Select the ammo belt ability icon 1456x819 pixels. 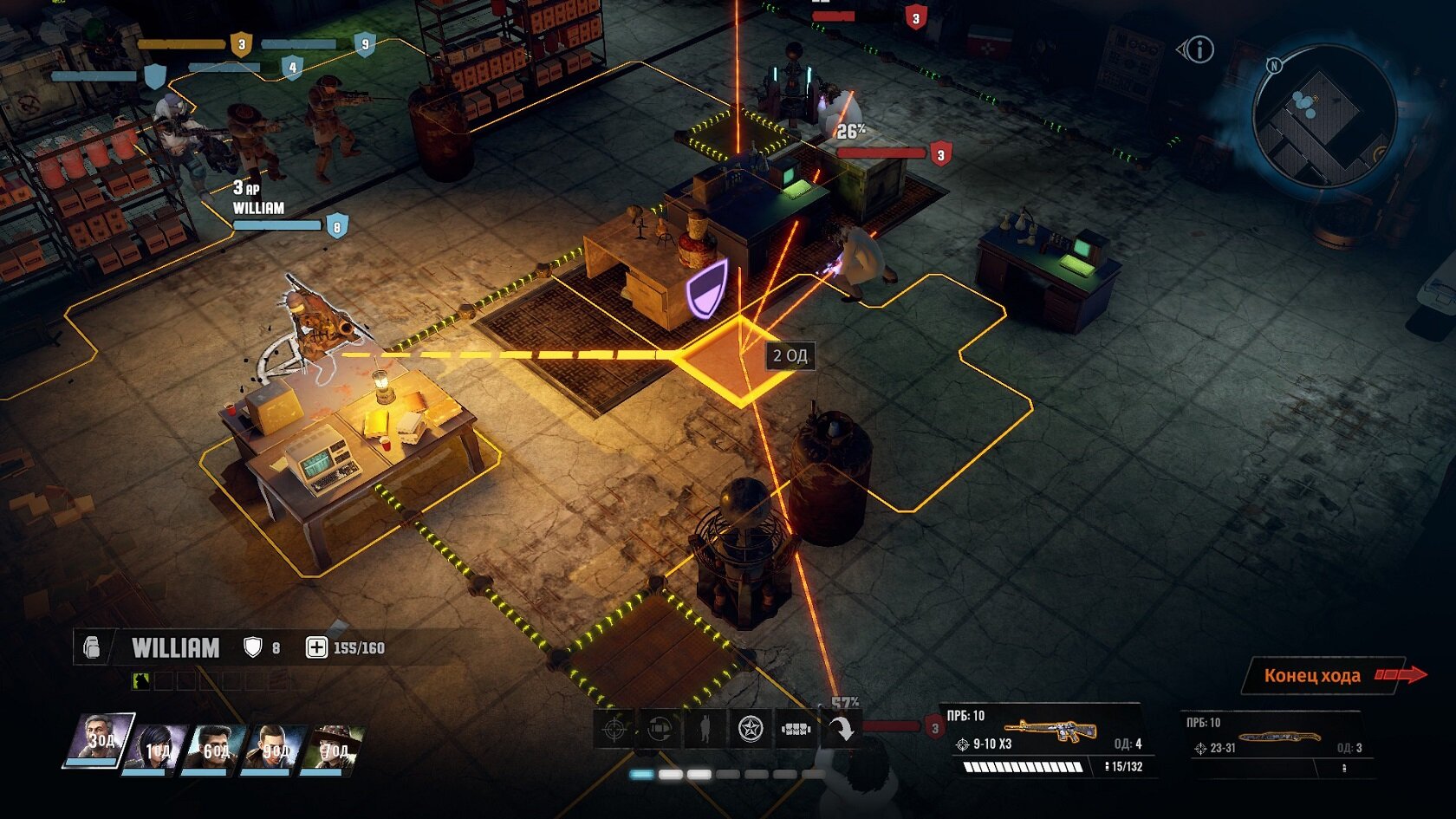[x=795, y=729]
